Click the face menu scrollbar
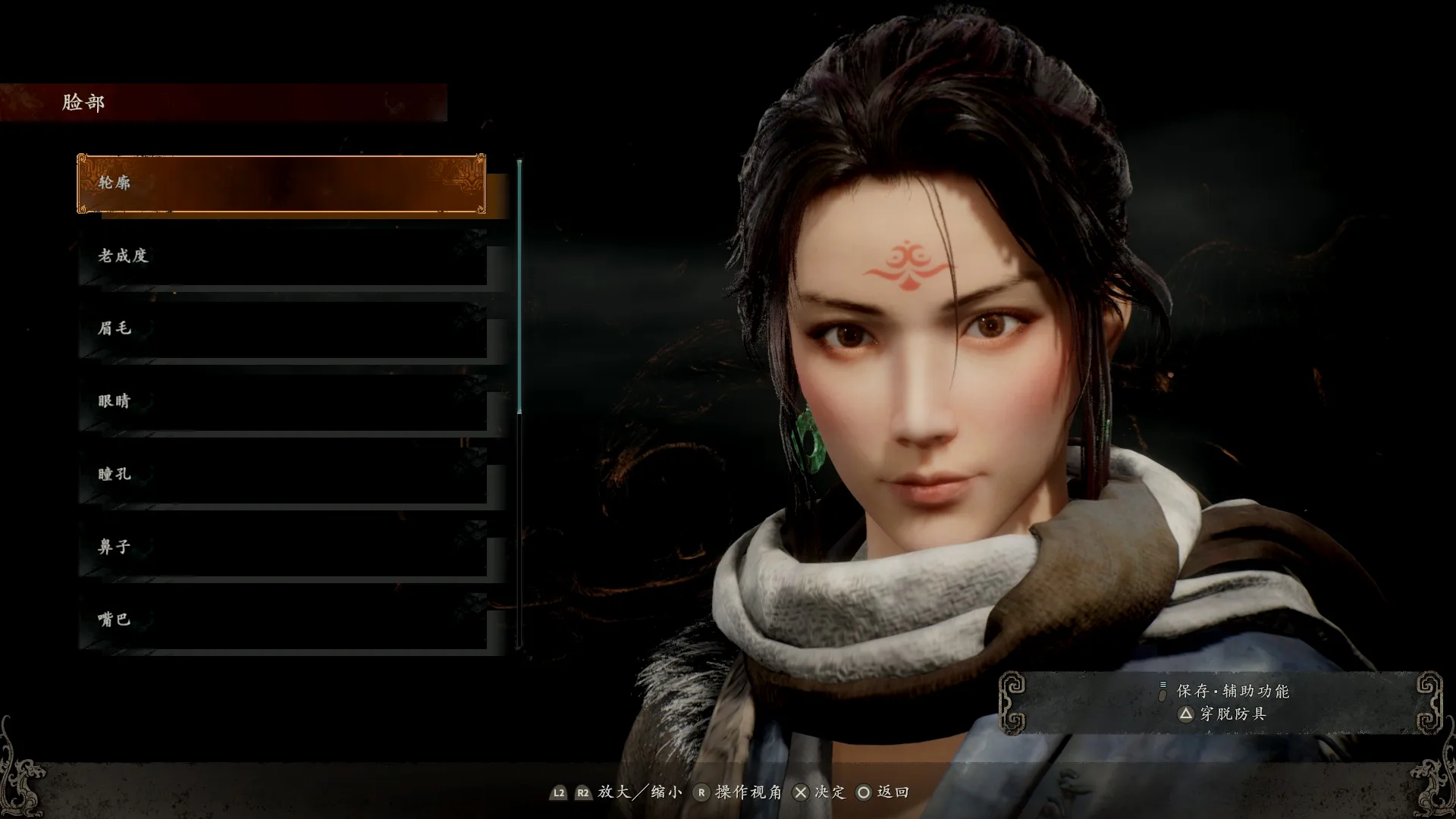This screenshot has height=819, width=1456. (x=519, y=288)
